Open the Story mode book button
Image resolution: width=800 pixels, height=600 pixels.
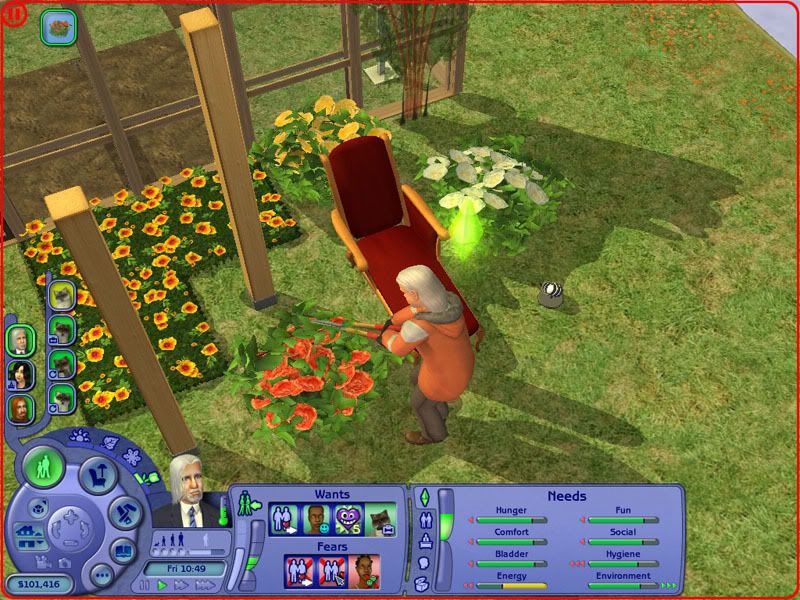pos(124,550)
